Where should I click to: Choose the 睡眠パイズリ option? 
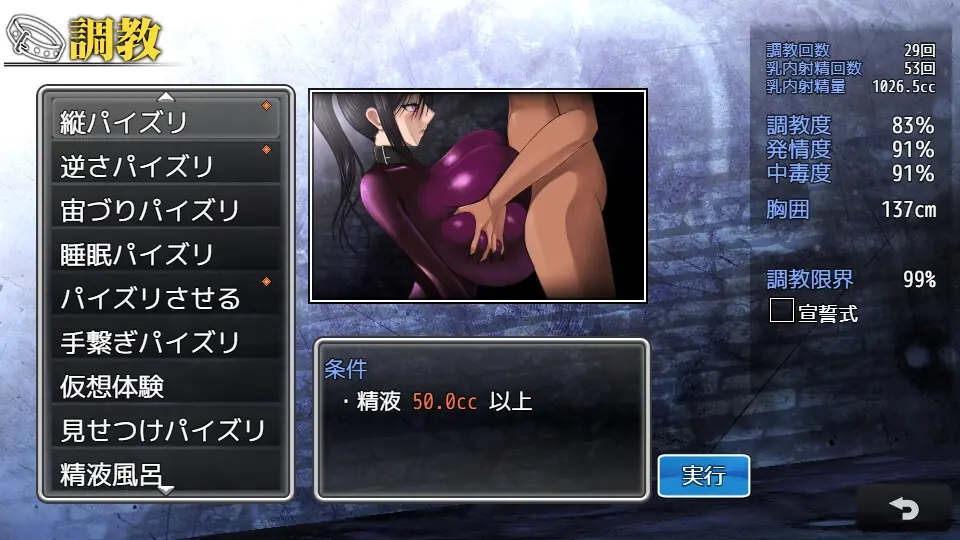point(165,254)
